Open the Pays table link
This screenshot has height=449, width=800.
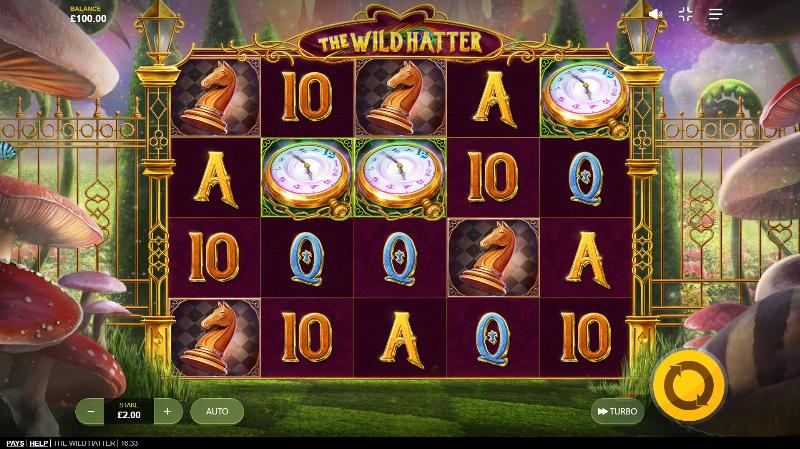pos(14,443)
